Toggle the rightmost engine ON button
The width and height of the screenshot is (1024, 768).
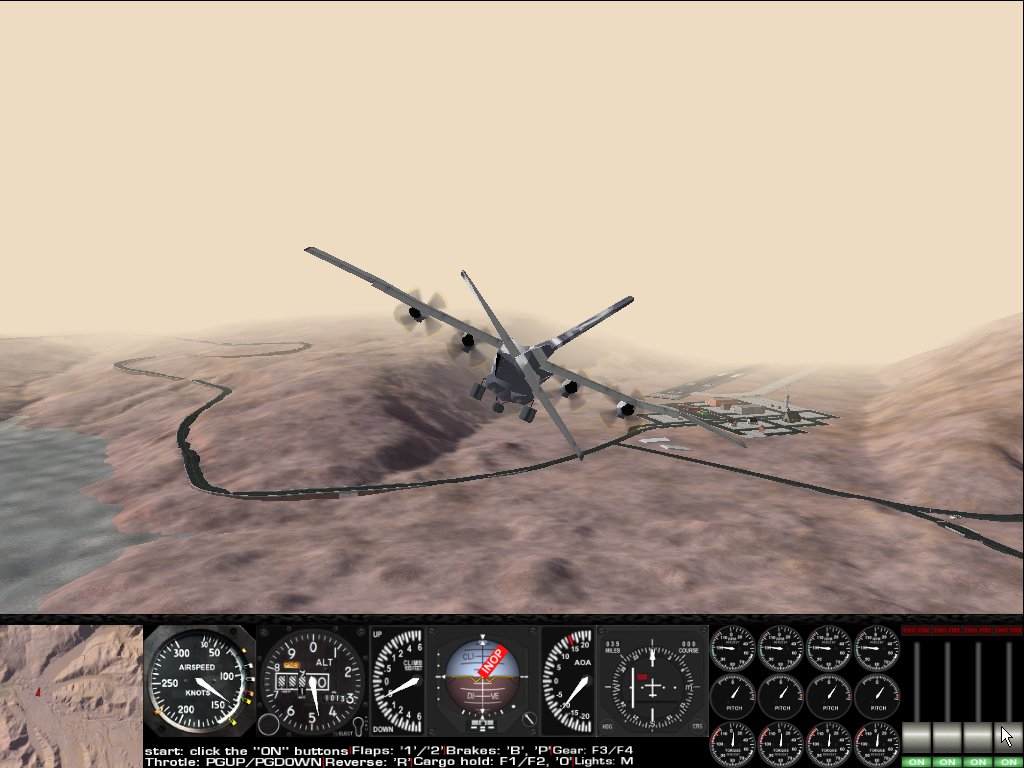coord(1008,761)
